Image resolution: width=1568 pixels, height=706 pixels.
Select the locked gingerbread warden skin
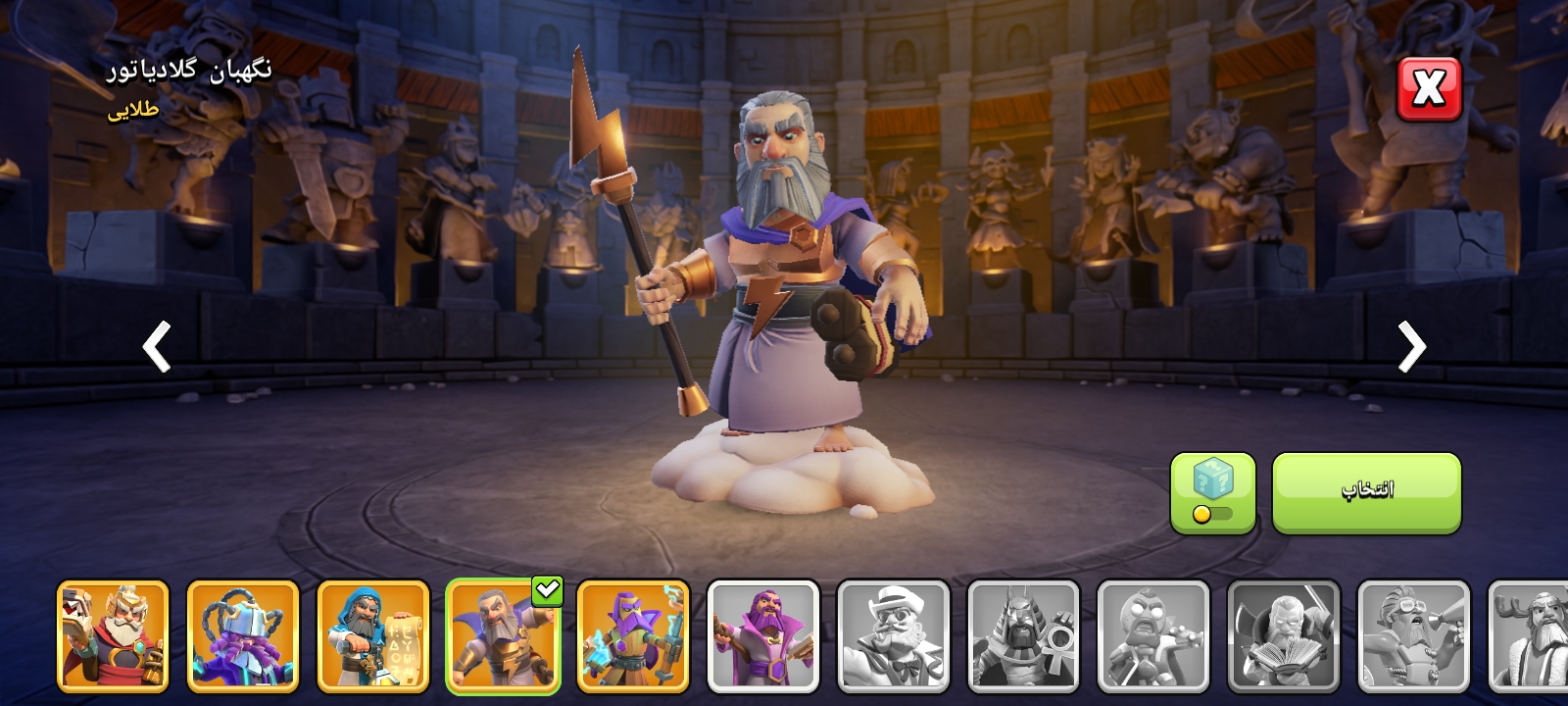(1153, 635)
